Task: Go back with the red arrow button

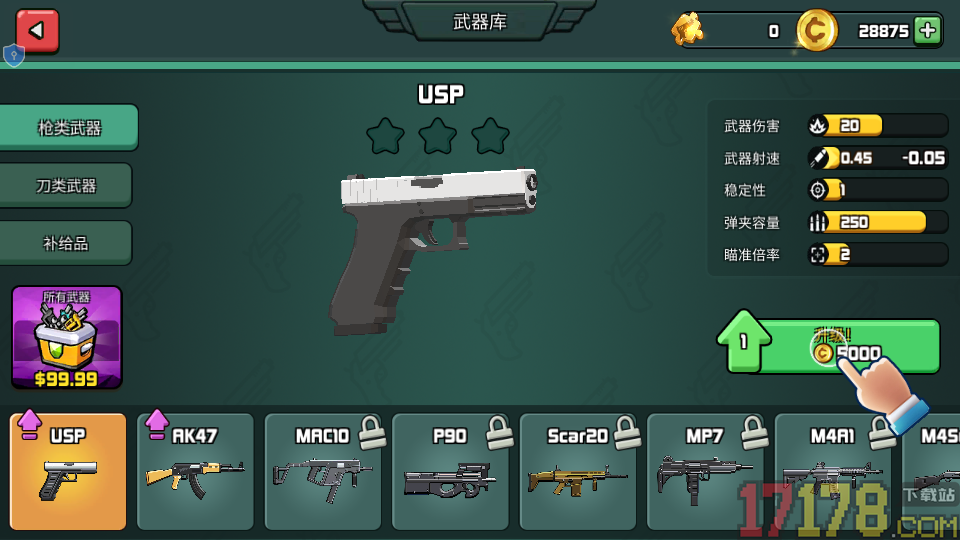Action: [x=37, y=30]
